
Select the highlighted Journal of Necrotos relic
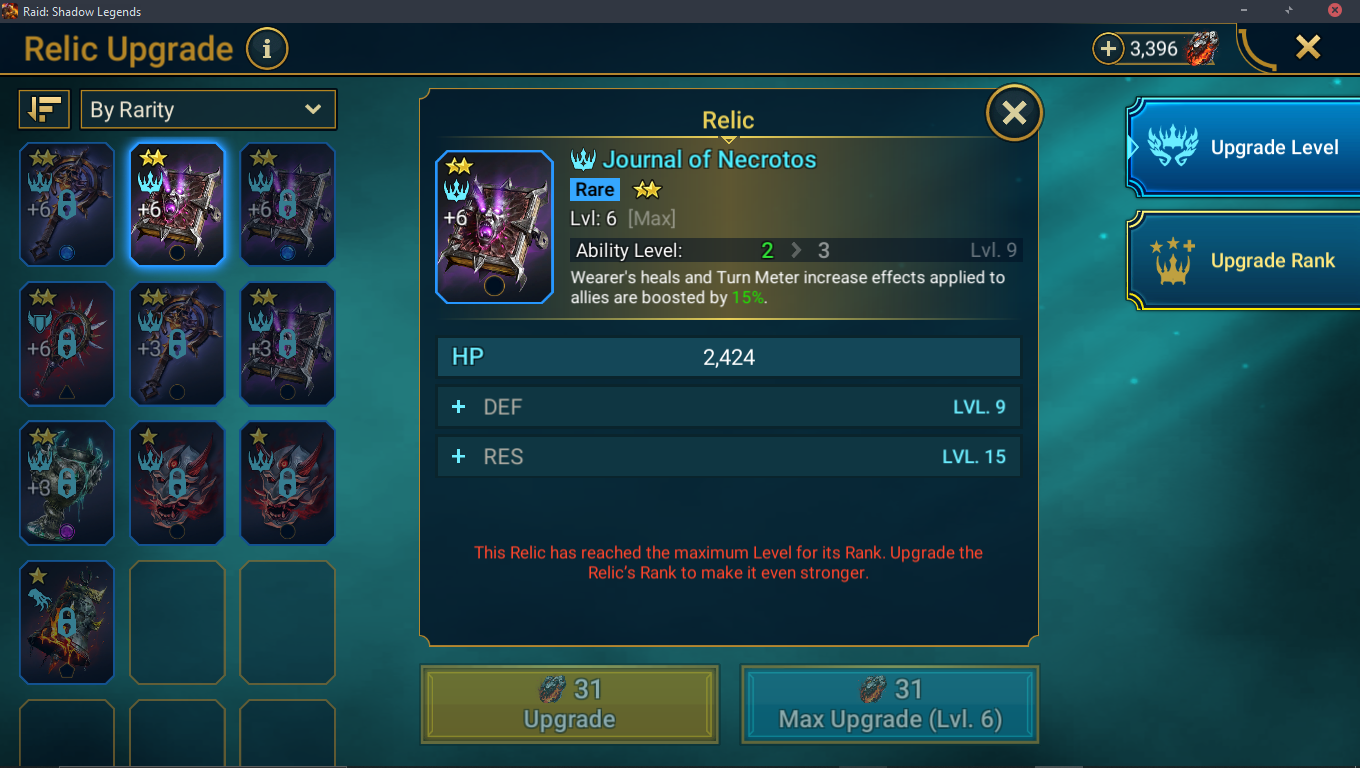click(x=177, y=205)
